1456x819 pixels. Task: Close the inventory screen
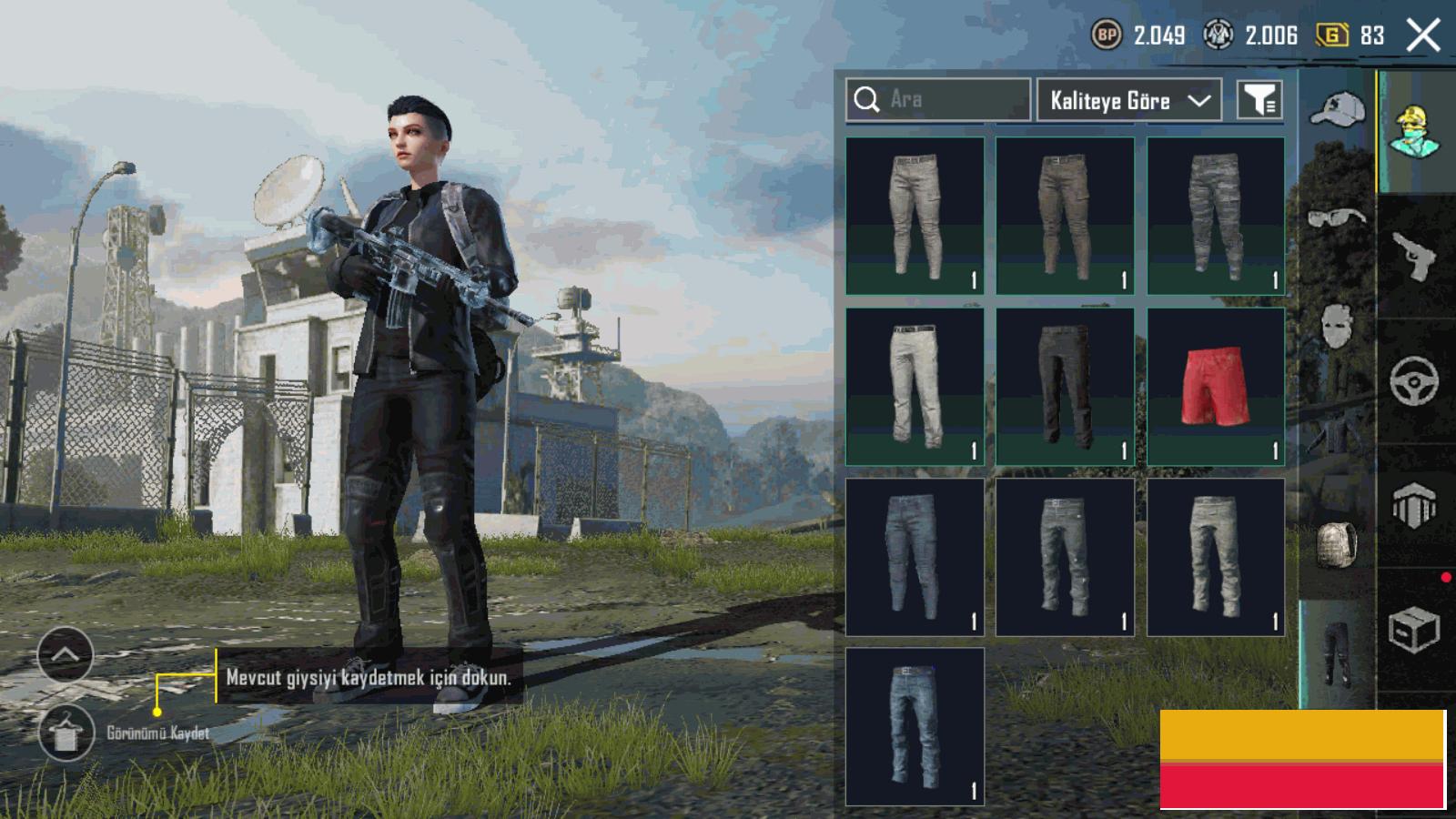[1422, 35]
